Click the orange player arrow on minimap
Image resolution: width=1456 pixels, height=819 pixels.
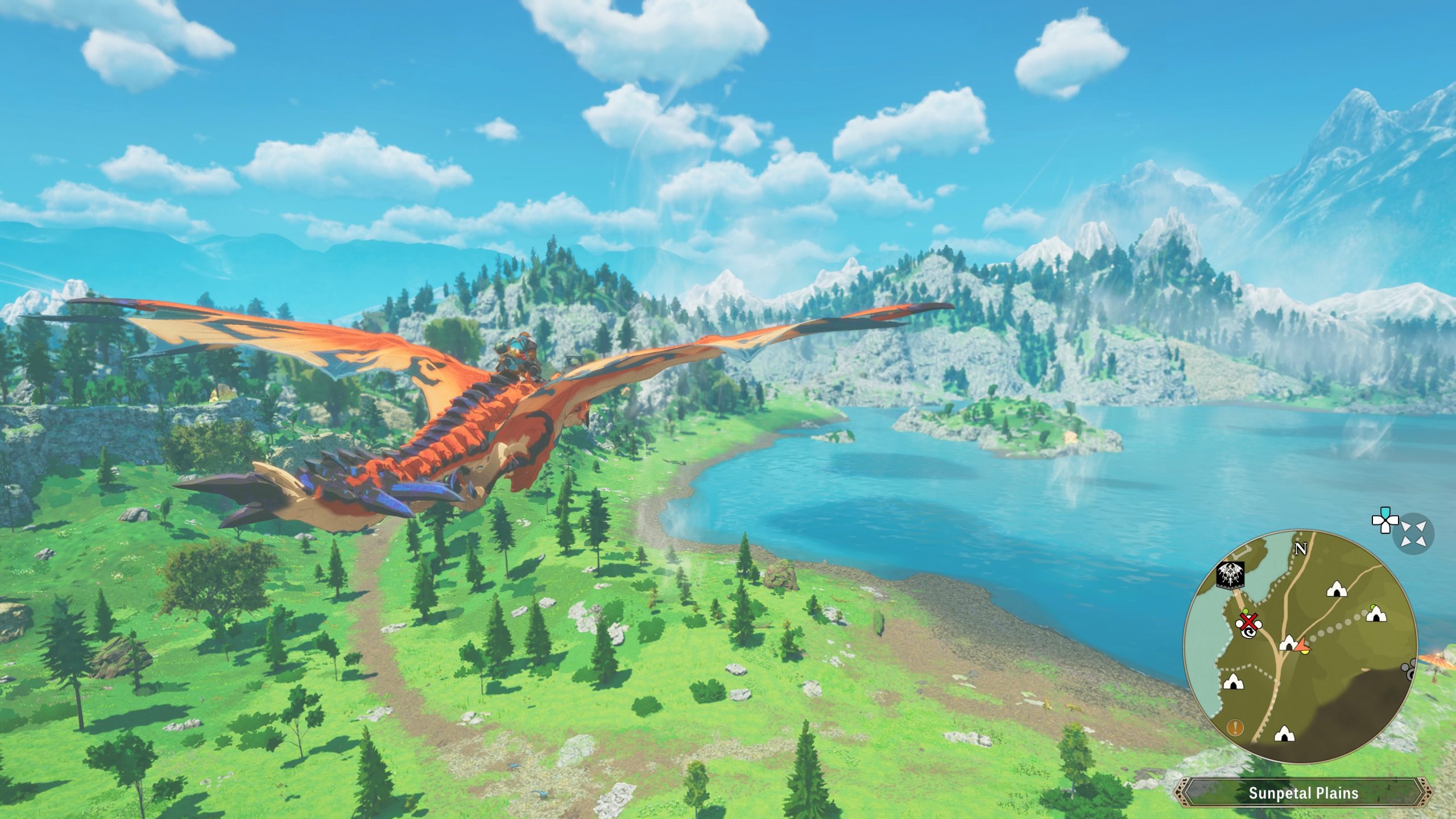click(x=1302, y=645)
